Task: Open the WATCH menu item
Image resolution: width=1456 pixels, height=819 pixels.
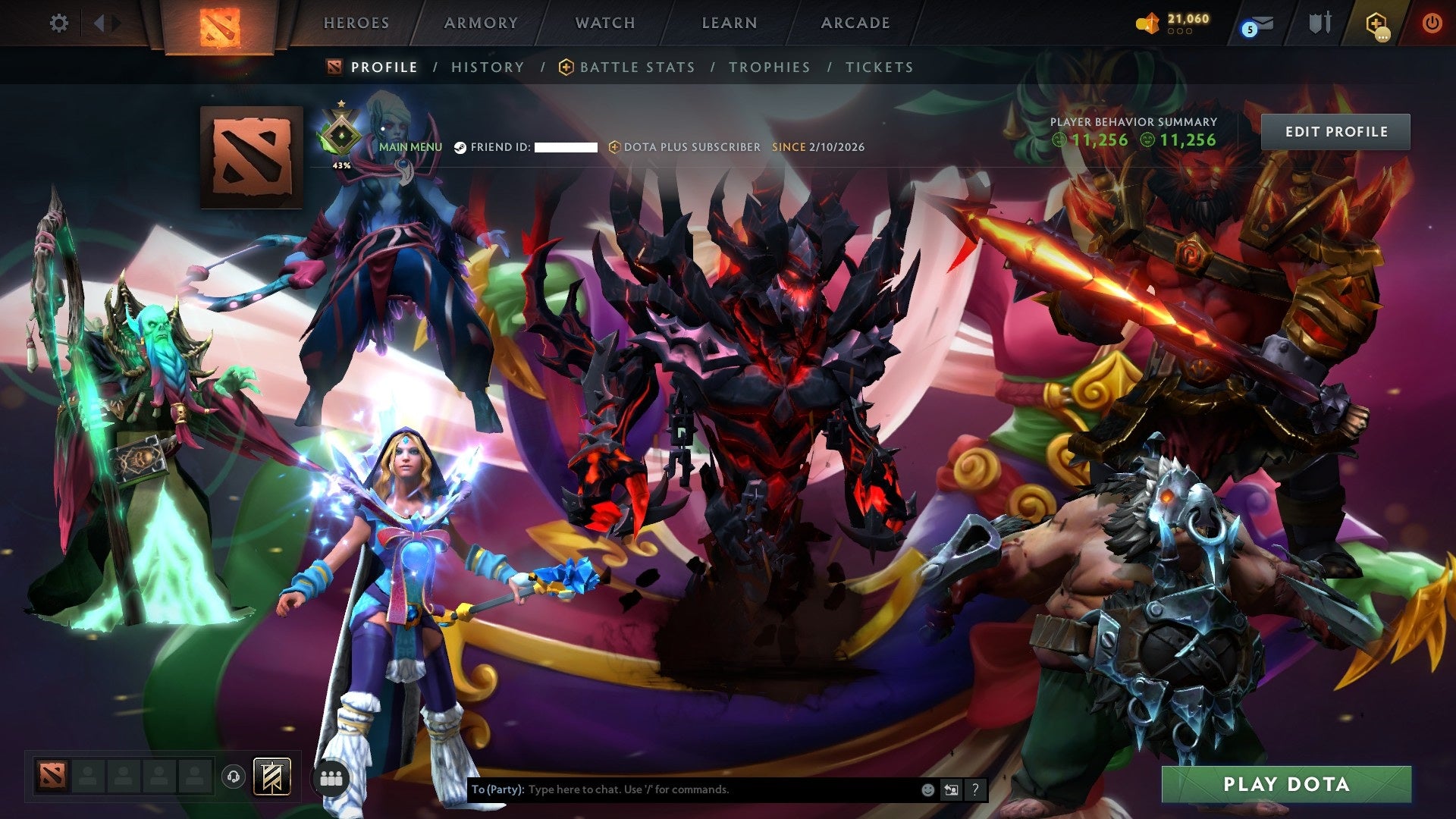Action: click(x=605, y=23)
